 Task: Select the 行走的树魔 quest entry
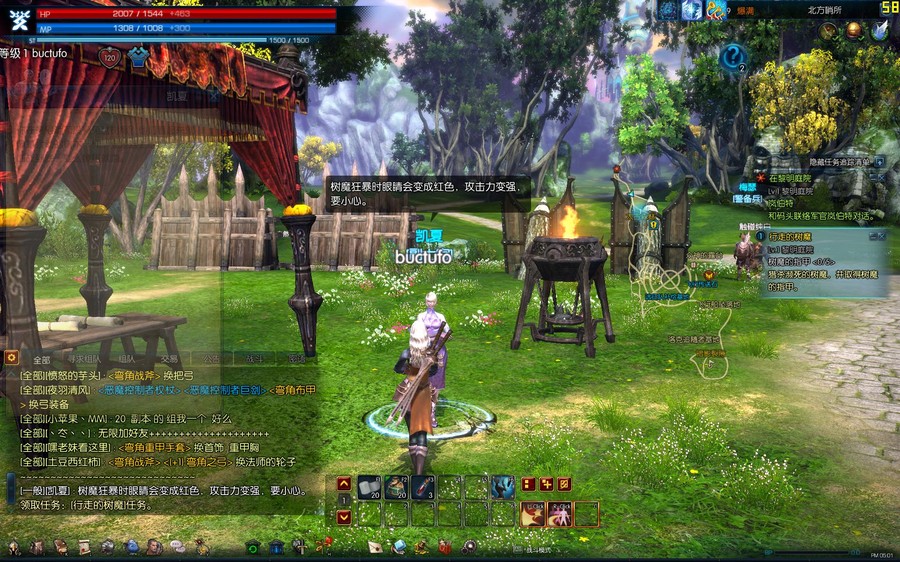pos(792,236)
